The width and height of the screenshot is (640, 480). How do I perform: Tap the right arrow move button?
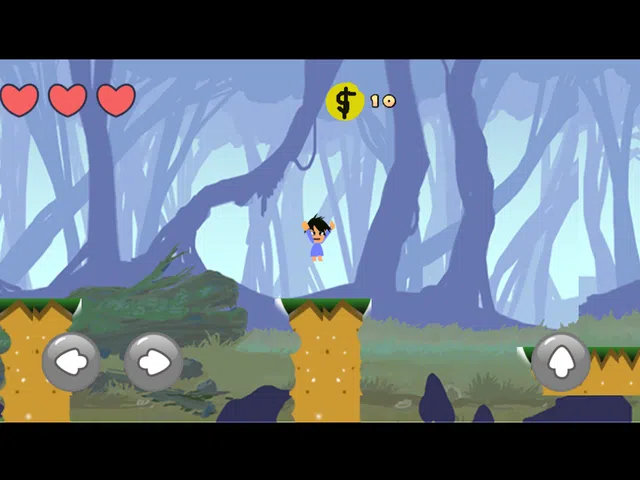click(x=153, y=361)
